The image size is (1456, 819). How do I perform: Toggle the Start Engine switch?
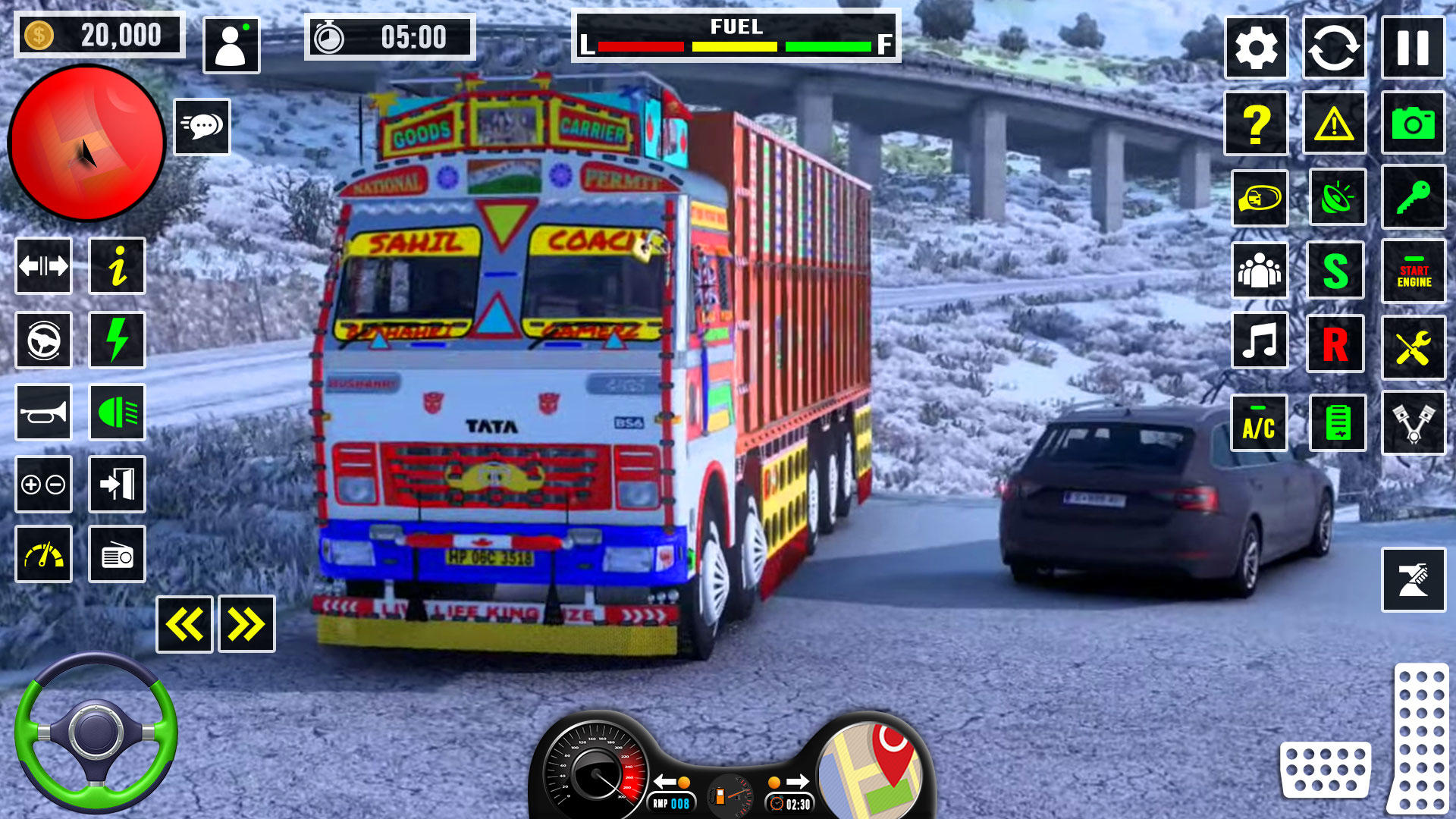(1414, 271)
